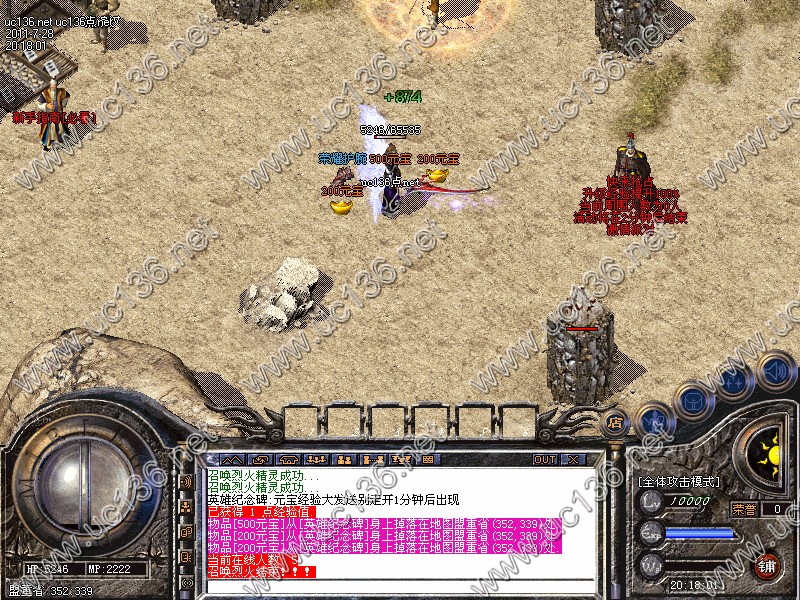Open the red 铺 stall button
This screenshot has height=600, width=800.
tap(767, 565)
